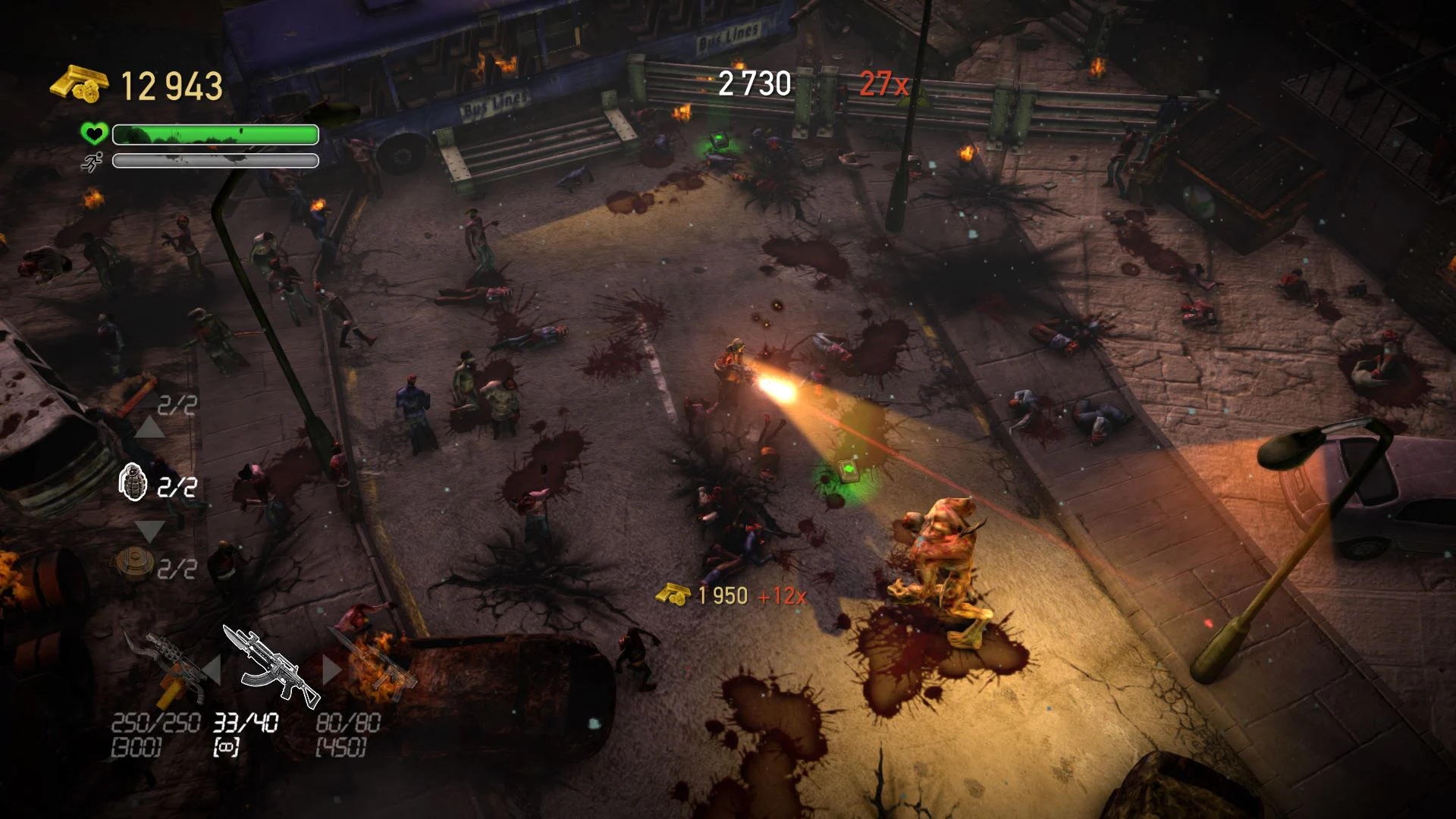Click the 2 730 score counter
1456x819 pixels.
pos(754,83)
